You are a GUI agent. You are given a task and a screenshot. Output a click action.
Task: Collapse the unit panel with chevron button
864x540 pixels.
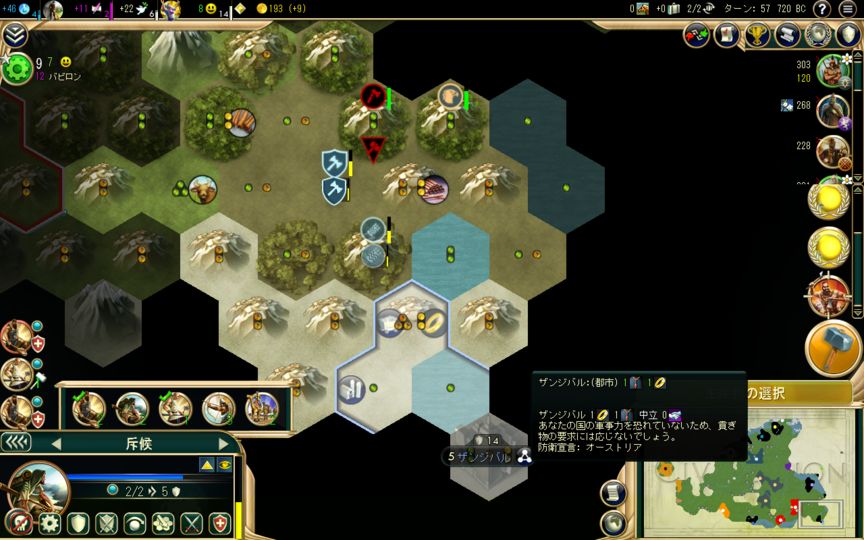tap(15, 443)
